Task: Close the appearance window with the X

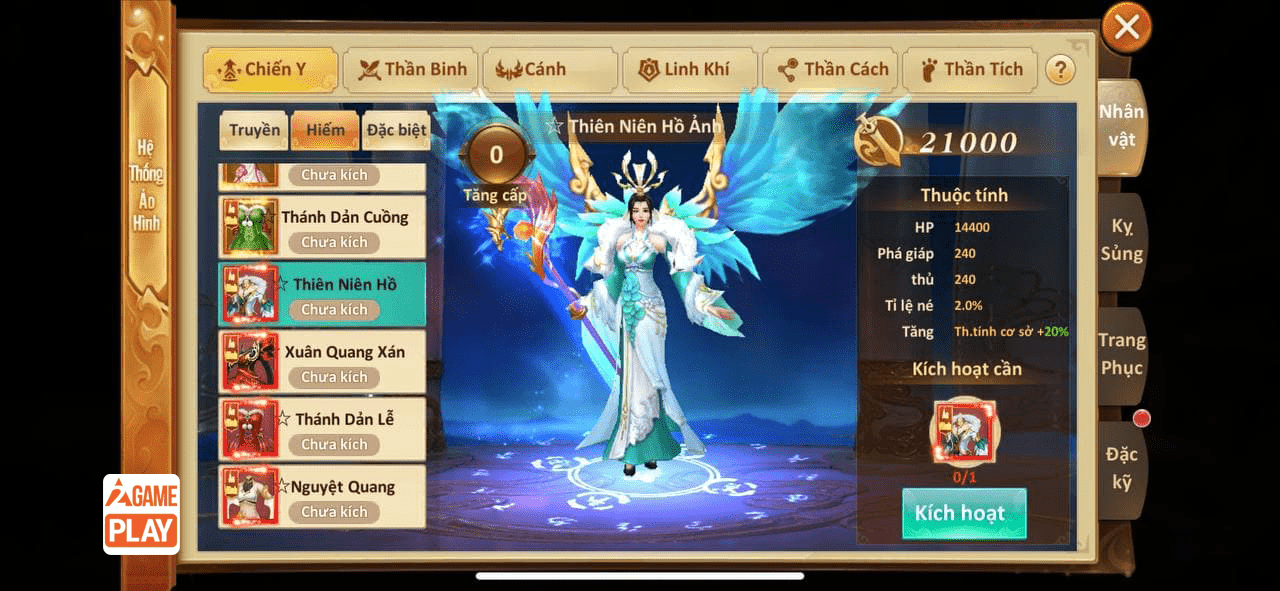Action: coord(1126,28)
